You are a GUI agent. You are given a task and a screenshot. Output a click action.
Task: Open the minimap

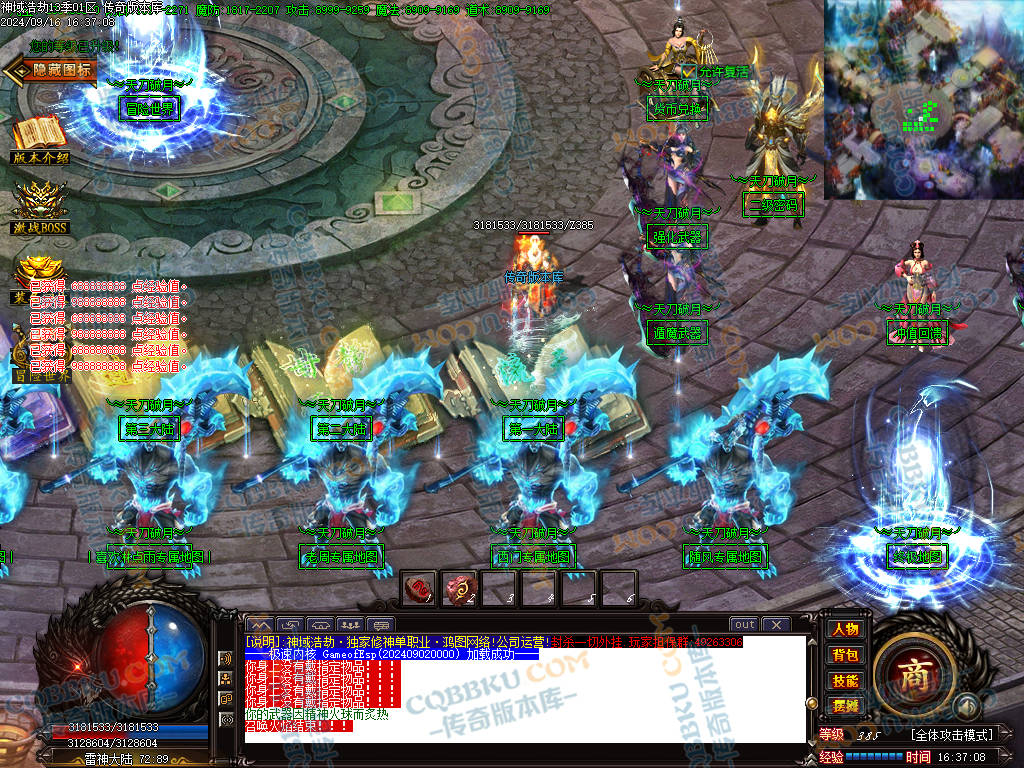923,98
